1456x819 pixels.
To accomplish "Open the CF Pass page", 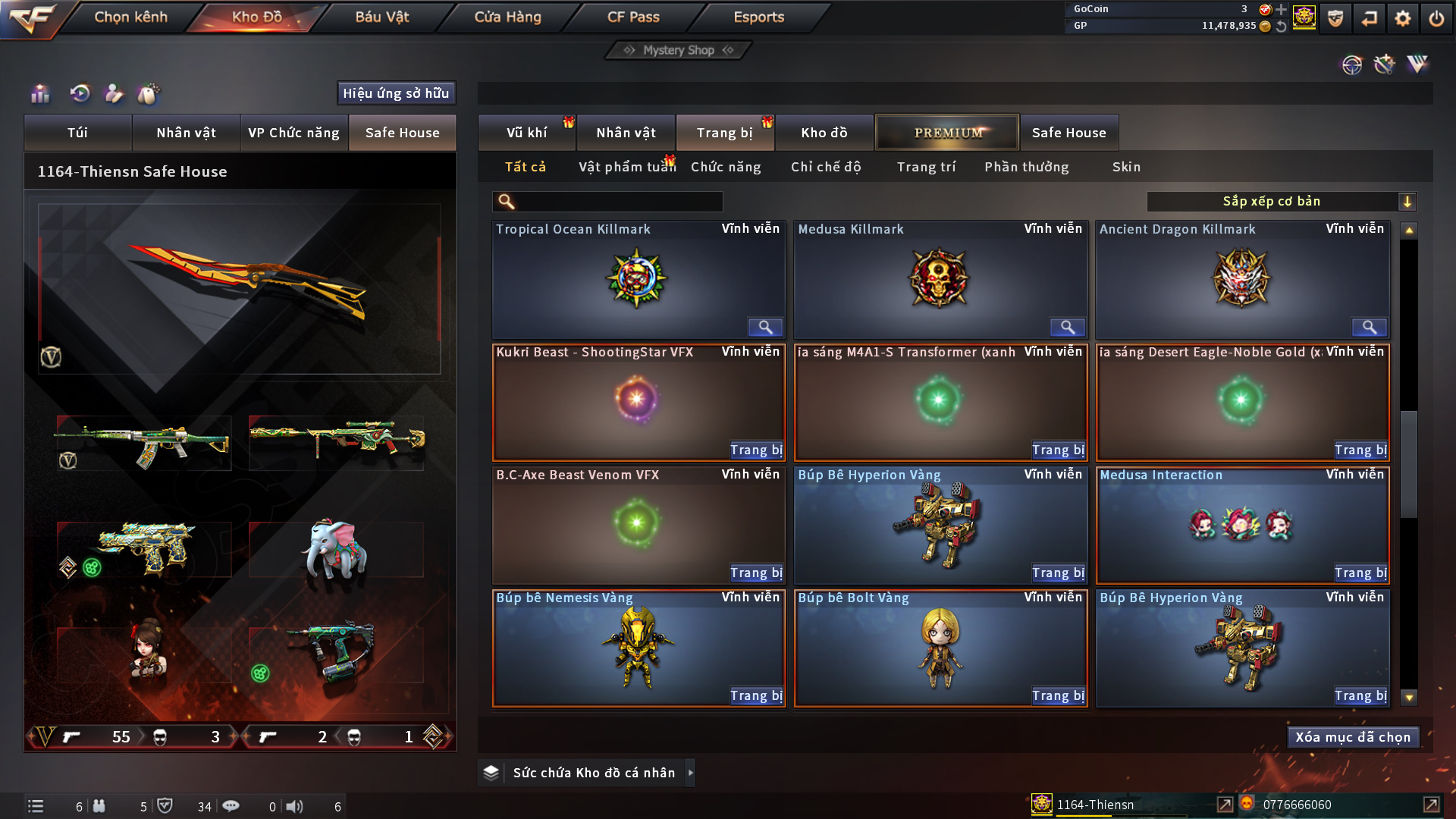I will 633,17.
